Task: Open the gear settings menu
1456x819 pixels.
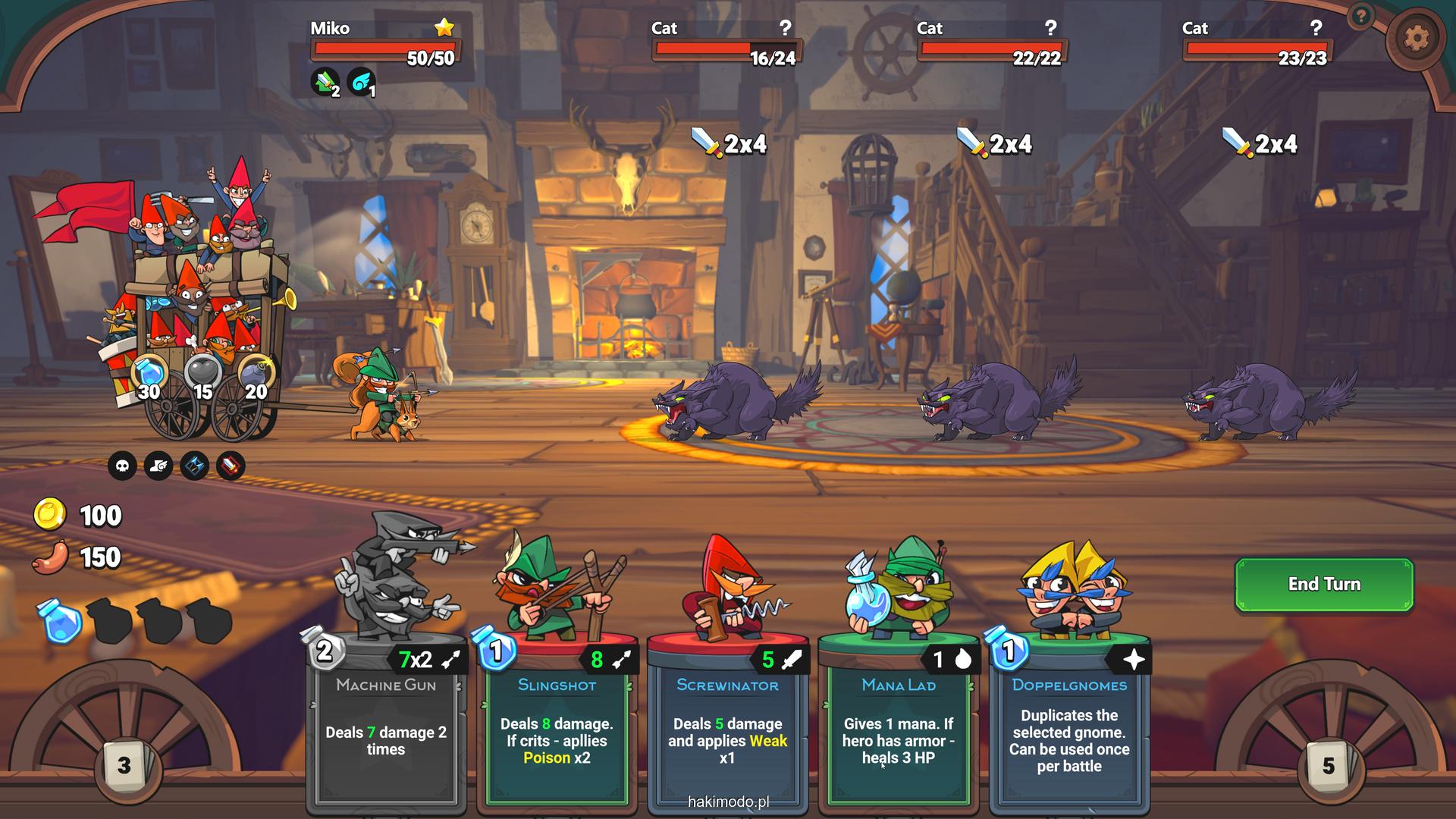Action: (x=1415, y=38)
